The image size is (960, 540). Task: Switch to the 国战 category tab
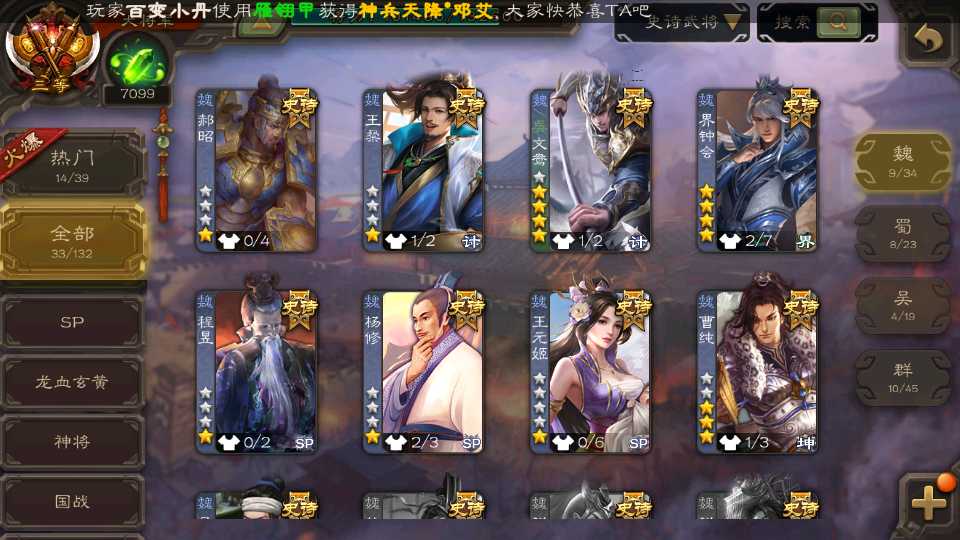point(72,501)
